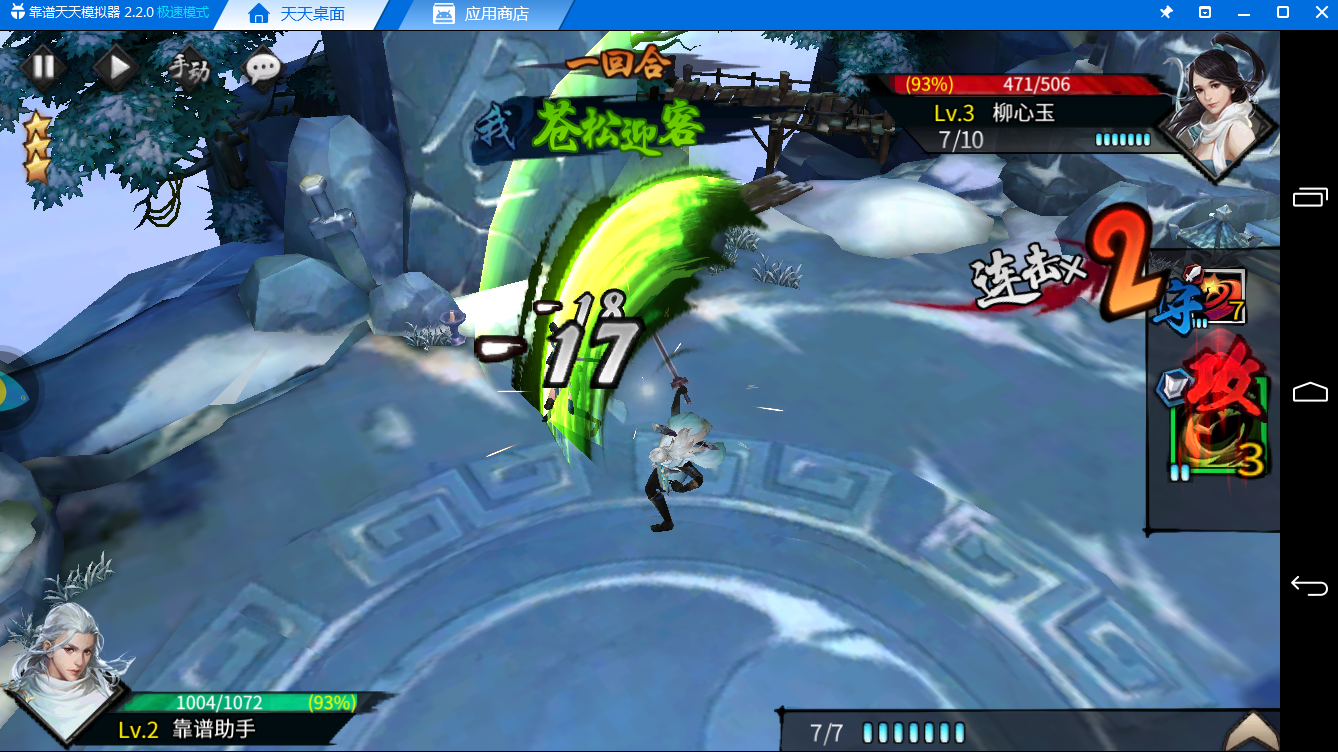Tap the white-haired player portrait
The image size is (1338, 752).
tap(64, 669)
